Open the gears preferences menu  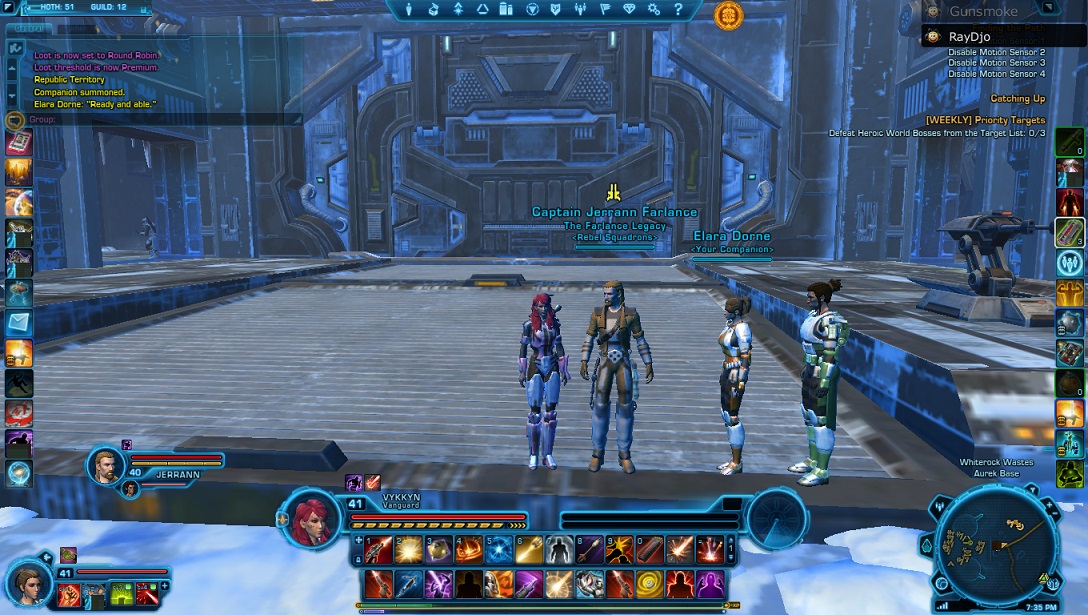[x=655, y=10]
